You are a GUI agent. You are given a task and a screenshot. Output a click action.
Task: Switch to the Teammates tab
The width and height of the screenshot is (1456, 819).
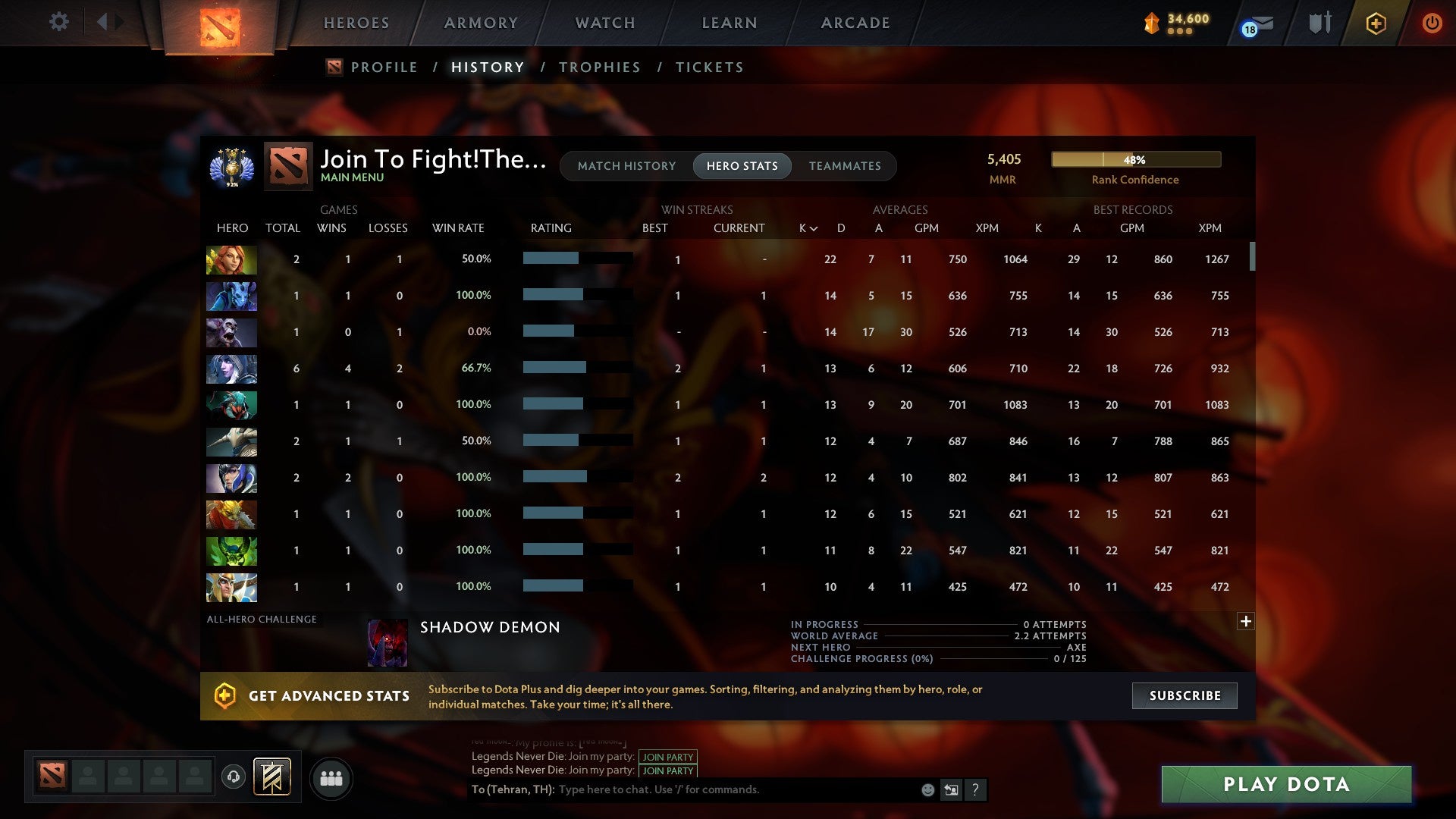[x=845, y=166]
